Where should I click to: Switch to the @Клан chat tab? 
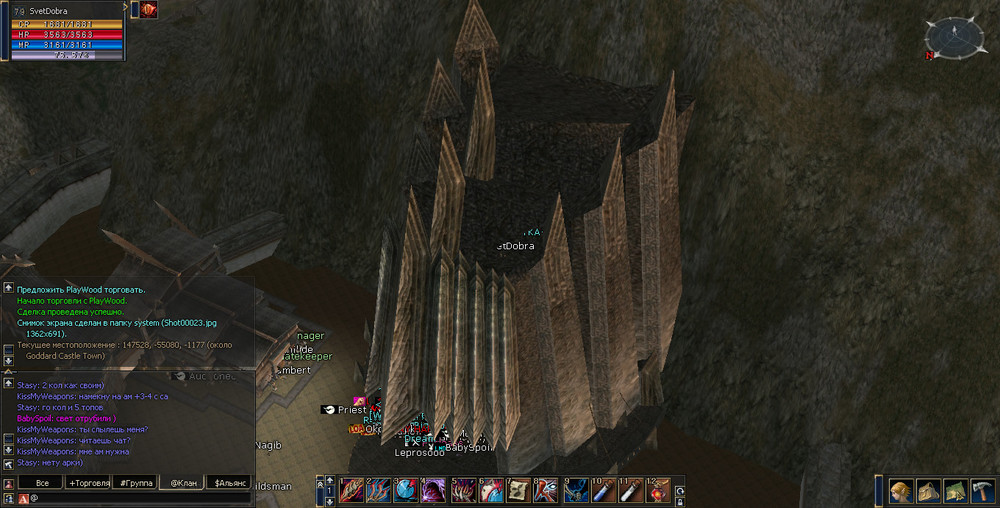181,483
